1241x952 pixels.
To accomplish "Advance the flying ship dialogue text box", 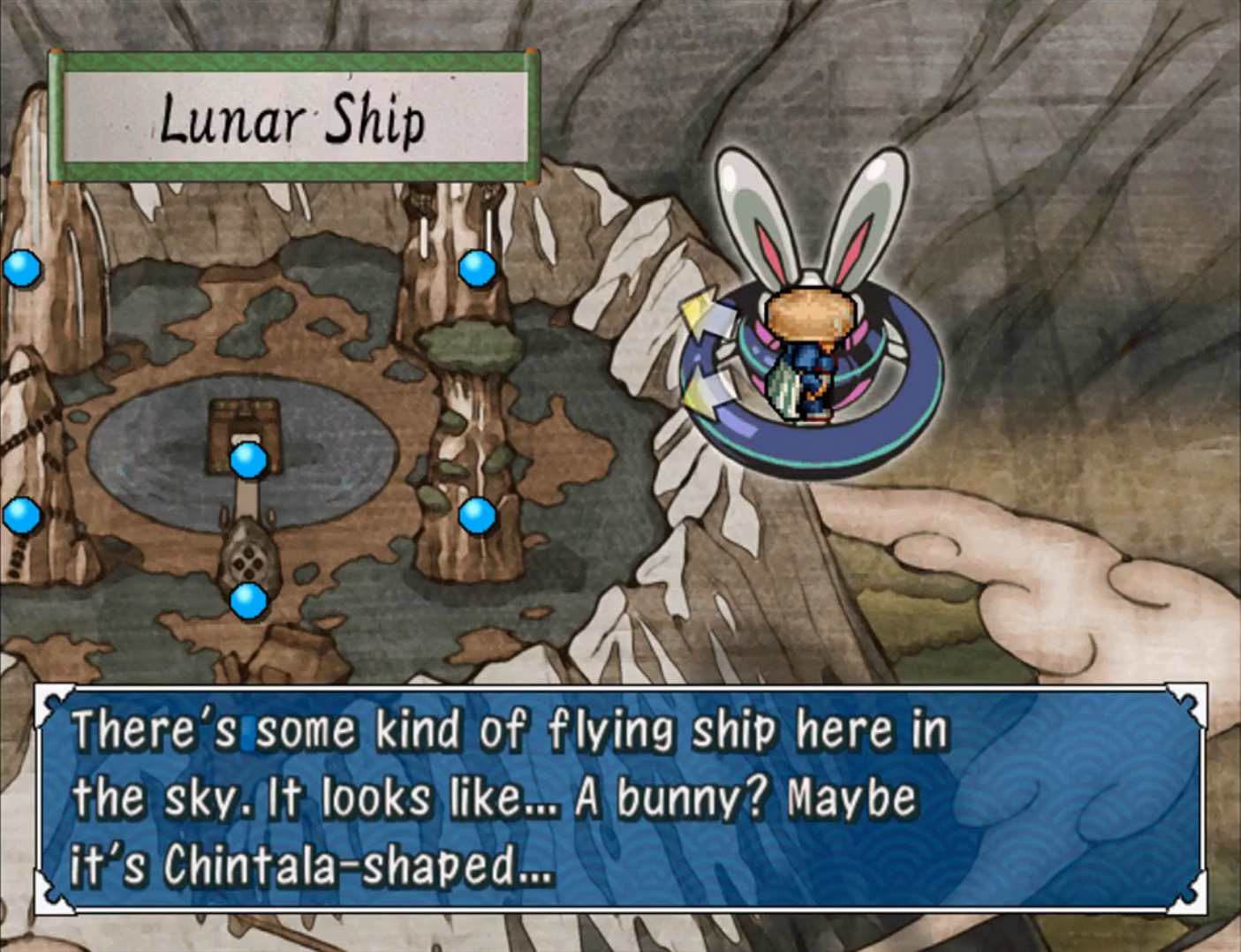I will 620,797.
